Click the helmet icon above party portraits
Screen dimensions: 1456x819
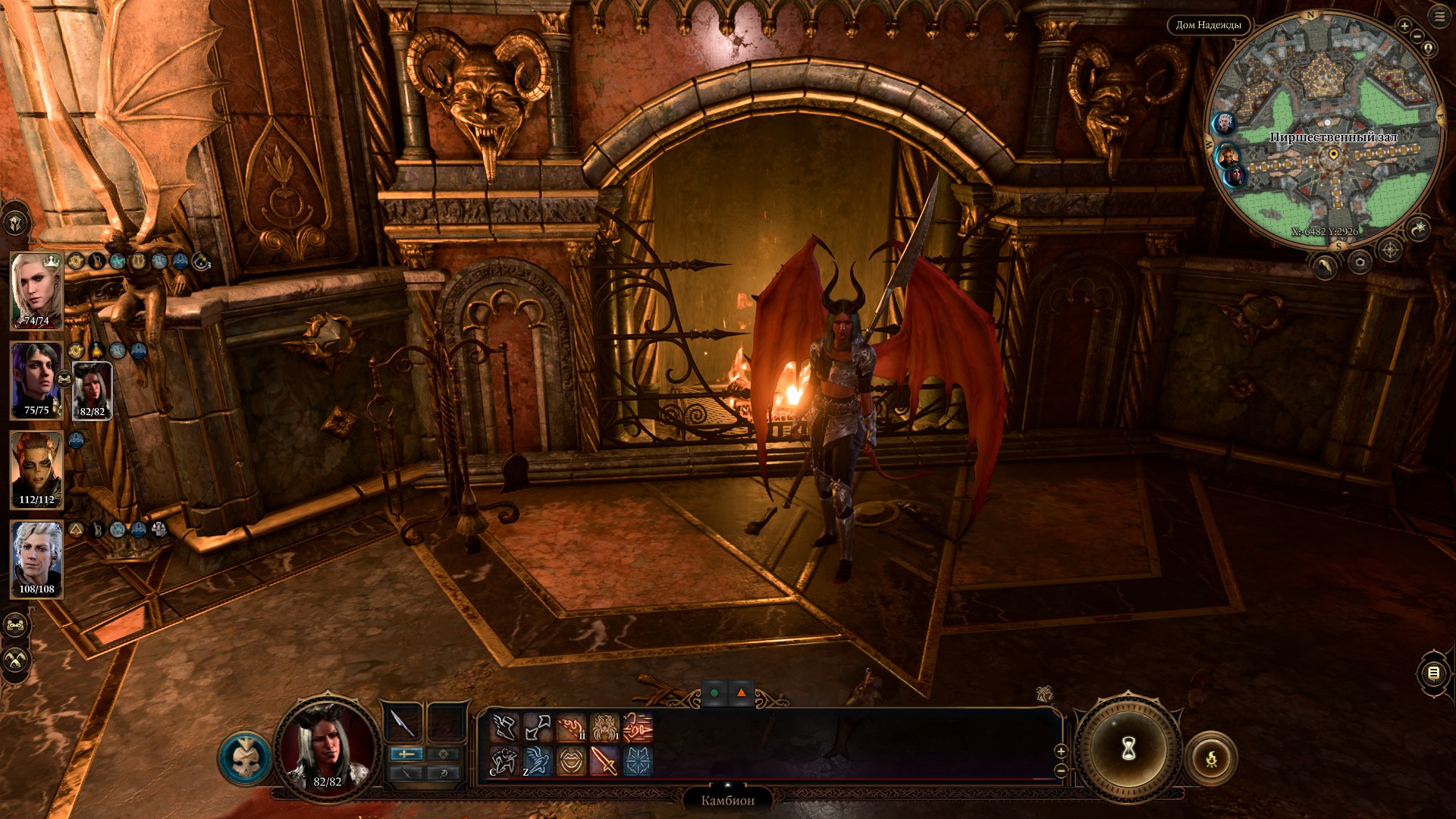[15, 223]
